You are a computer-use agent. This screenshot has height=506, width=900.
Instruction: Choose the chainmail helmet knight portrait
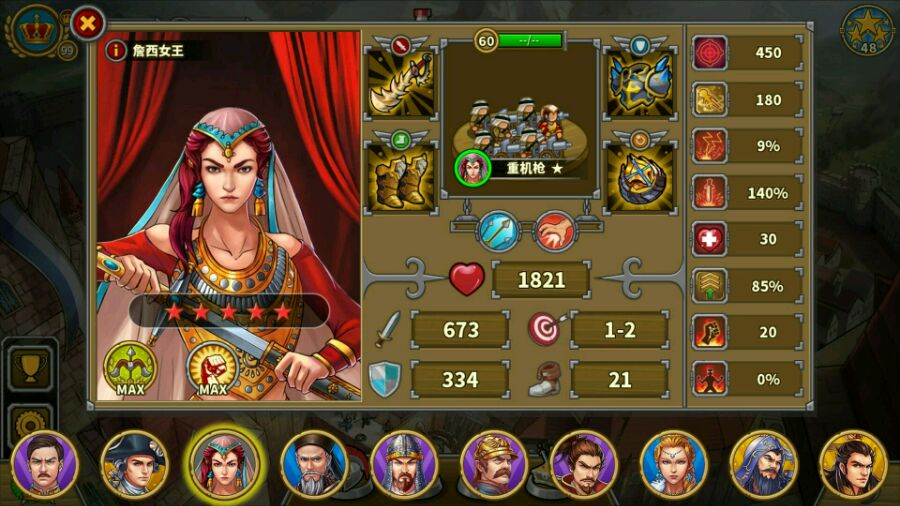tap(404, 464)
